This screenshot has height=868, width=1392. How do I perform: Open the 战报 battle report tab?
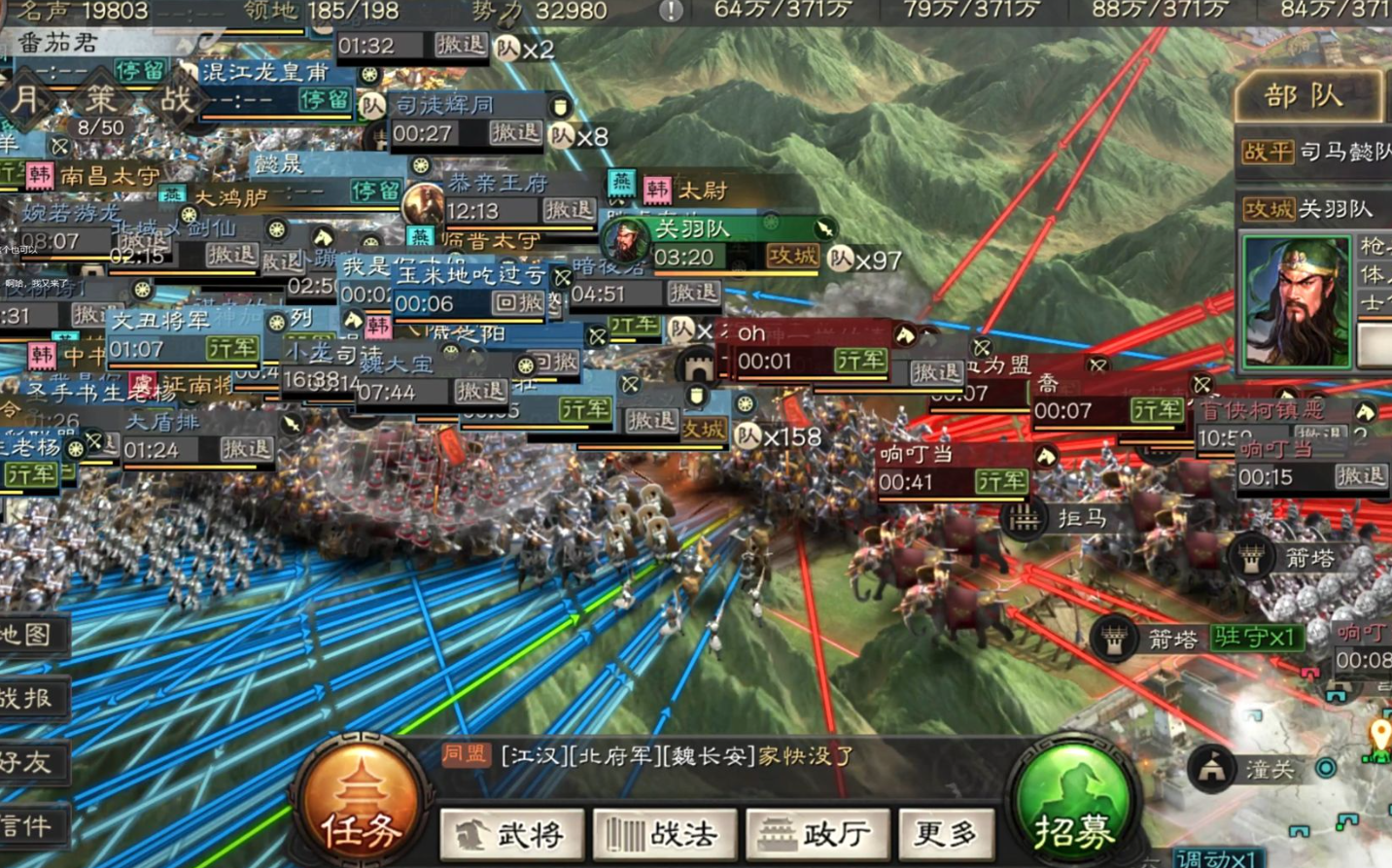pos(27,698)
